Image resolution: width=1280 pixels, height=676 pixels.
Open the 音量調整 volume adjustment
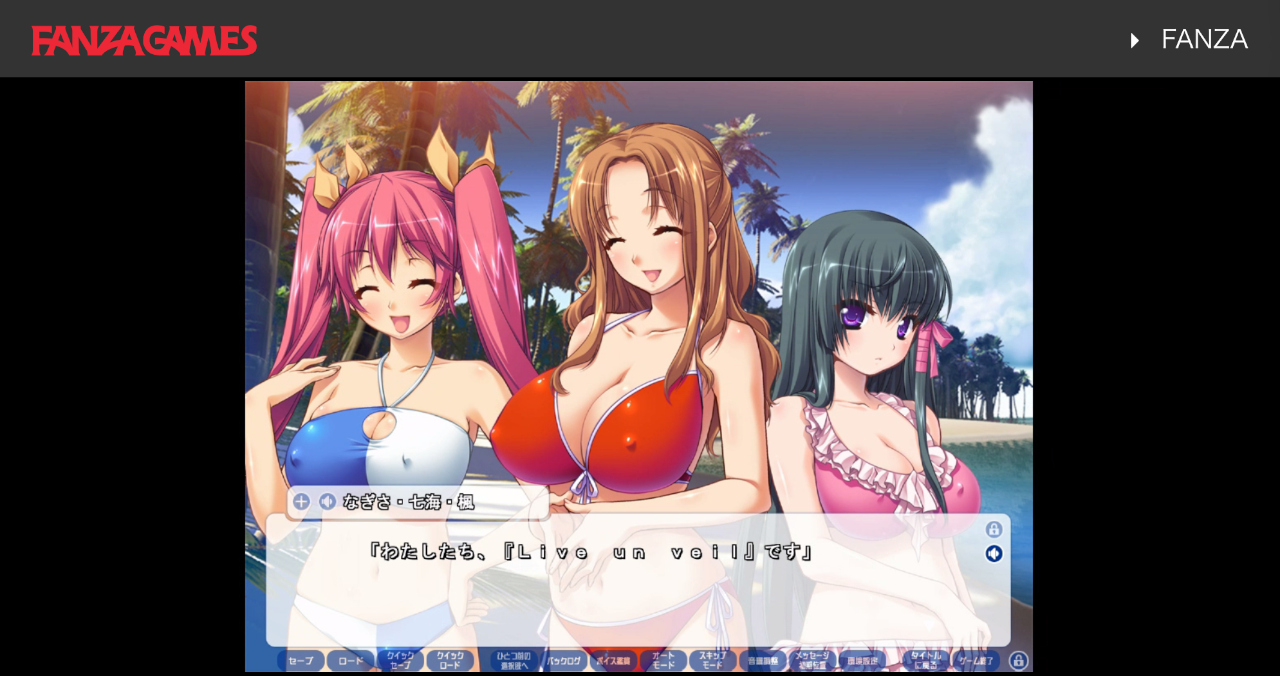point(763,661)
